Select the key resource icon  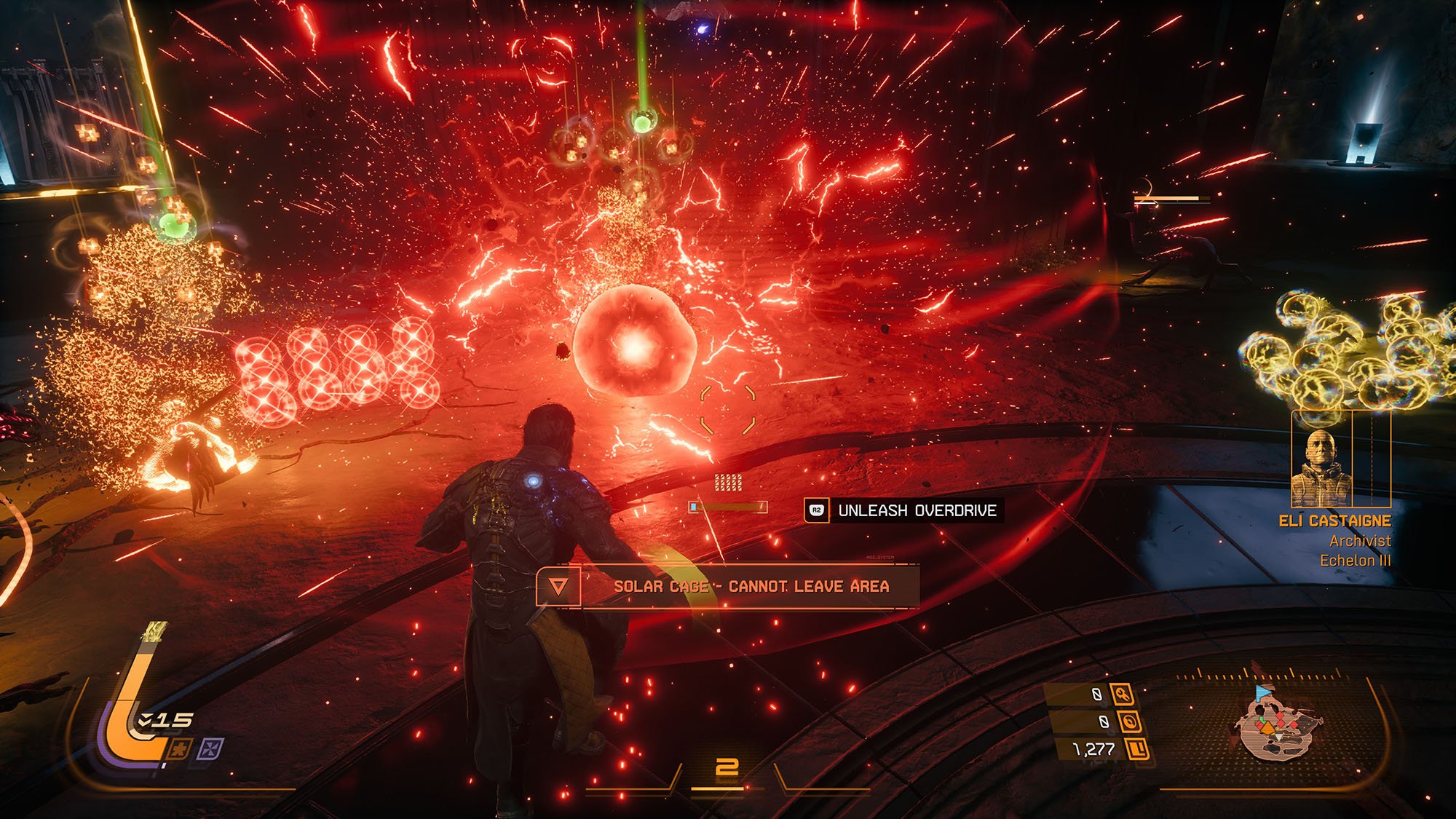(1122, 695)
